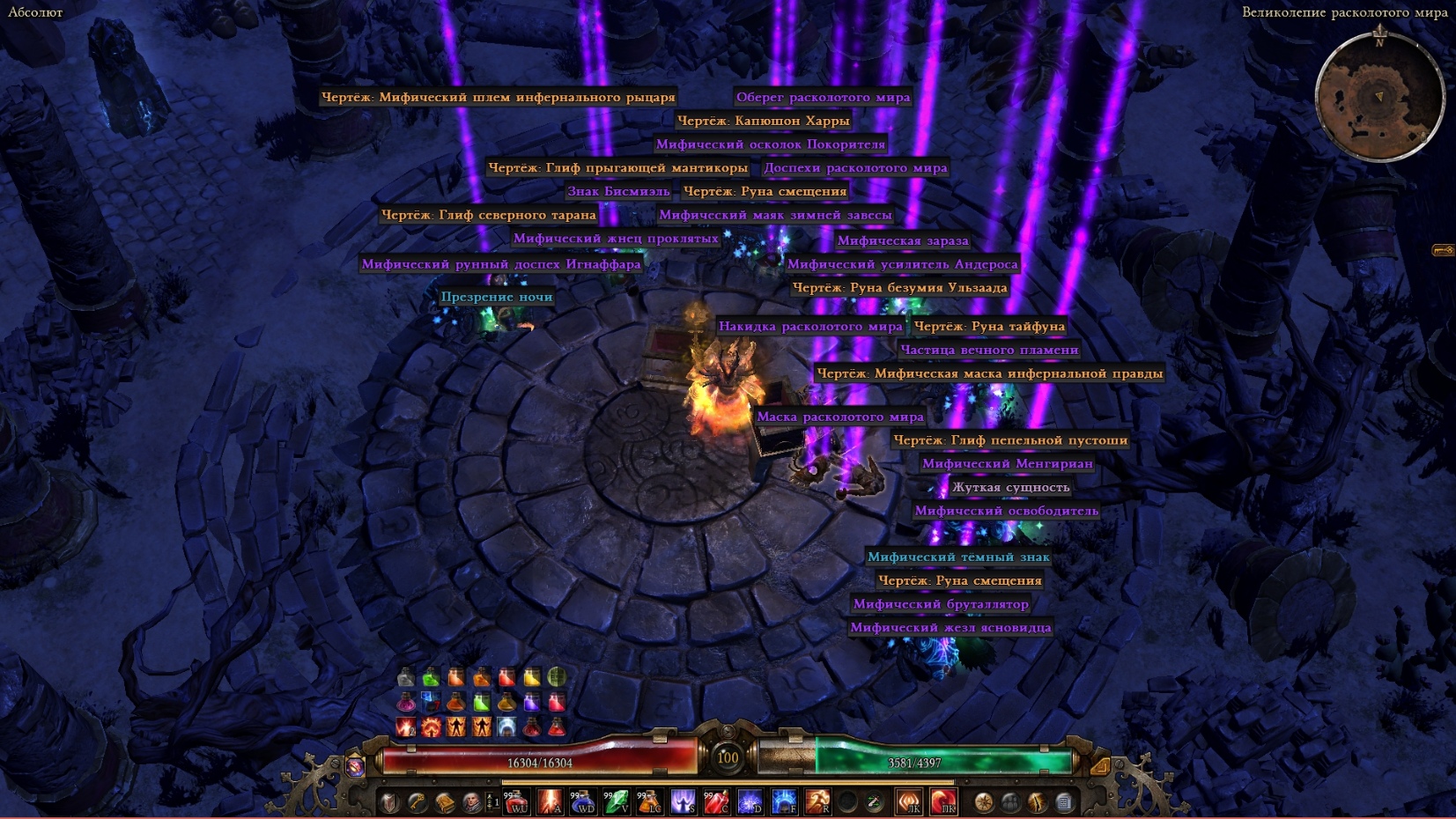Screen dimensions: 1456x819
Task: Drink the red health potion
Action: [517, 801]
